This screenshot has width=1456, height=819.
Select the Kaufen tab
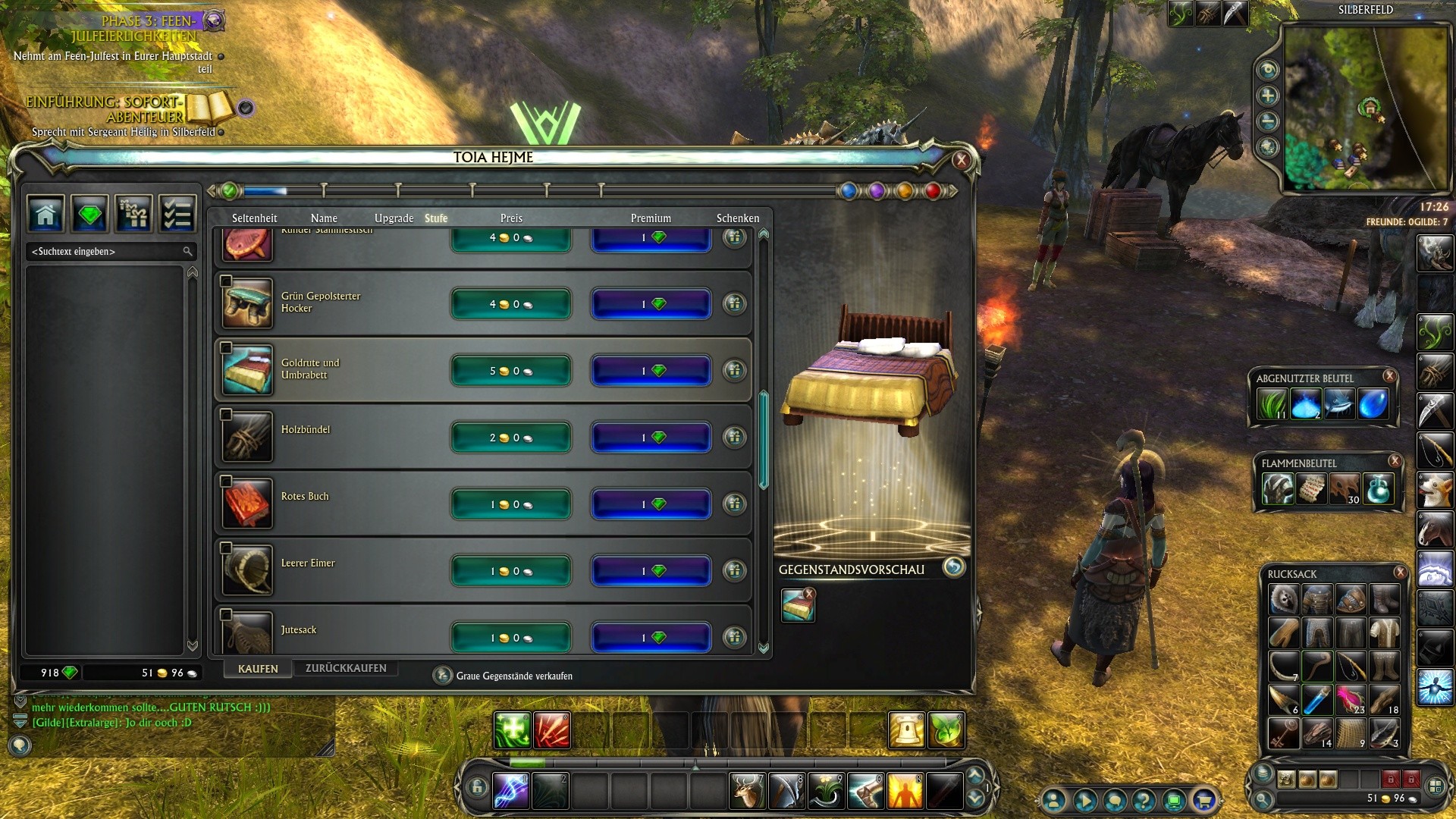tap(258, 669)
